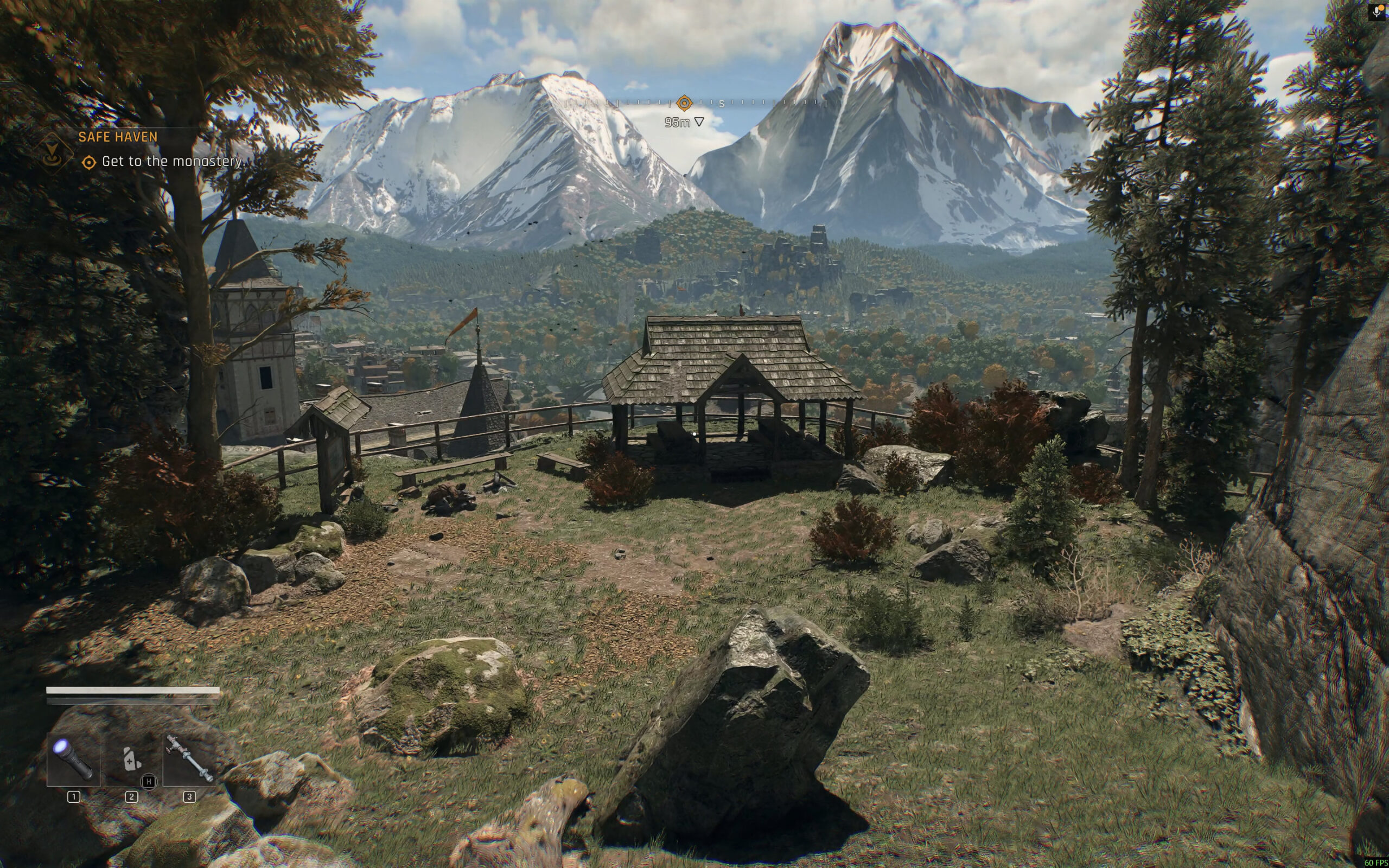1389x868 pixels.
Task: Equip the pipe weapon slot
Action: click(189, 759)
